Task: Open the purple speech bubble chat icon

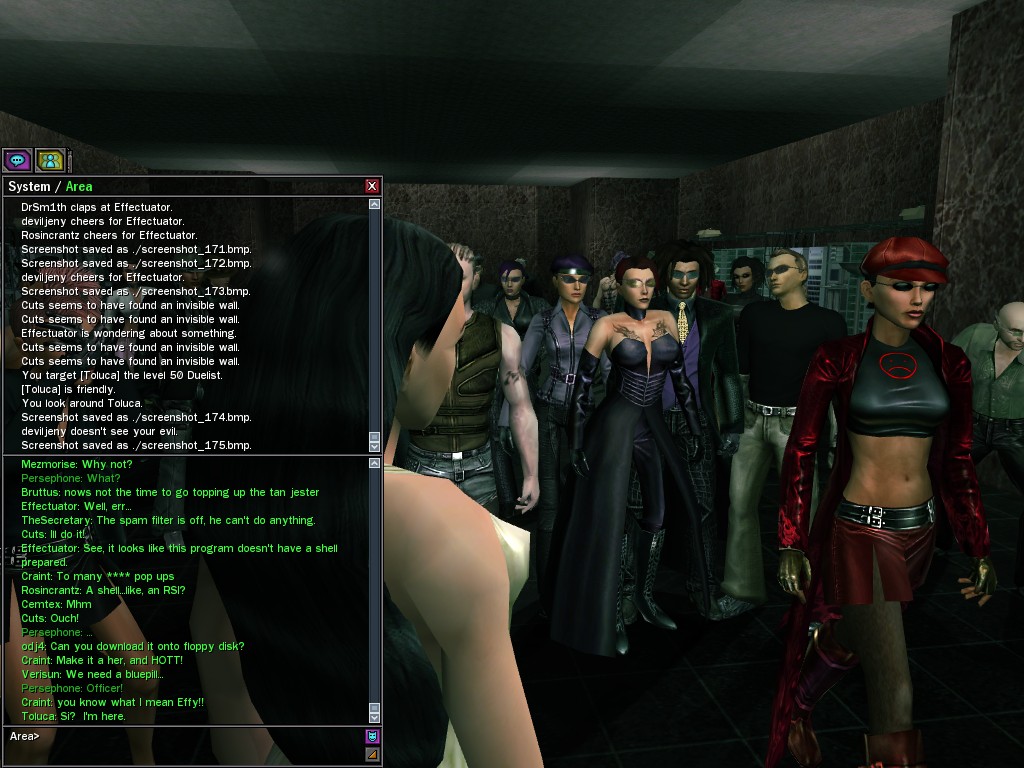Action: pos(17,159)
